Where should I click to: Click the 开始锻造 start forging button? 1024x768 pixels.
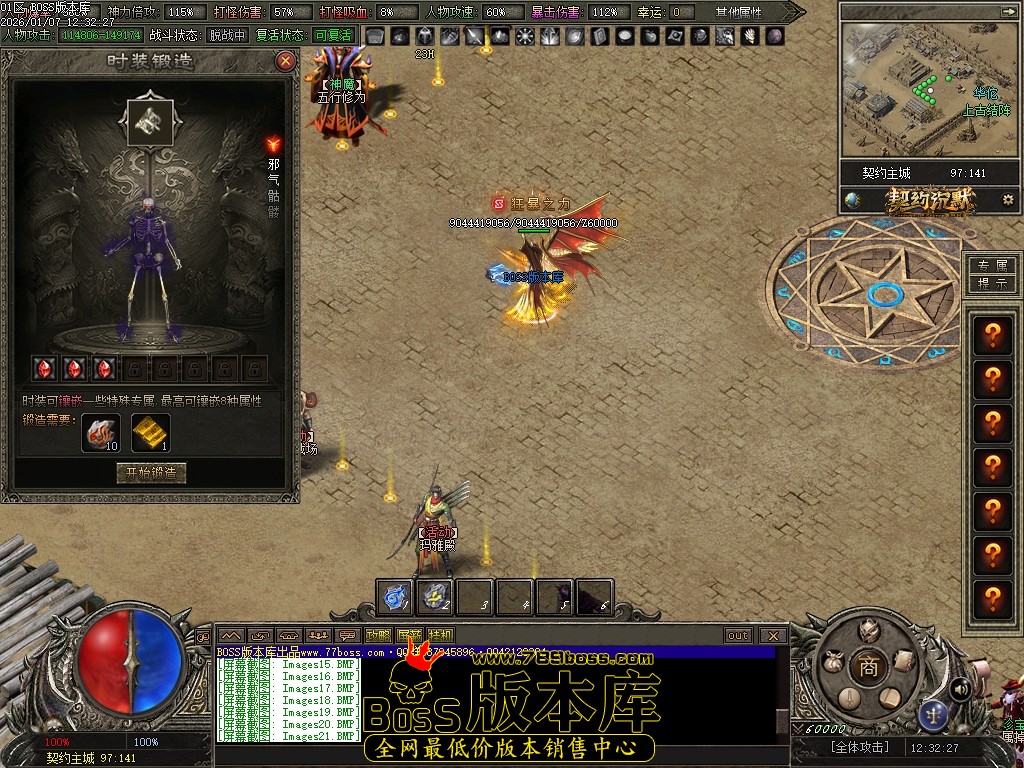tap(151, 472)
